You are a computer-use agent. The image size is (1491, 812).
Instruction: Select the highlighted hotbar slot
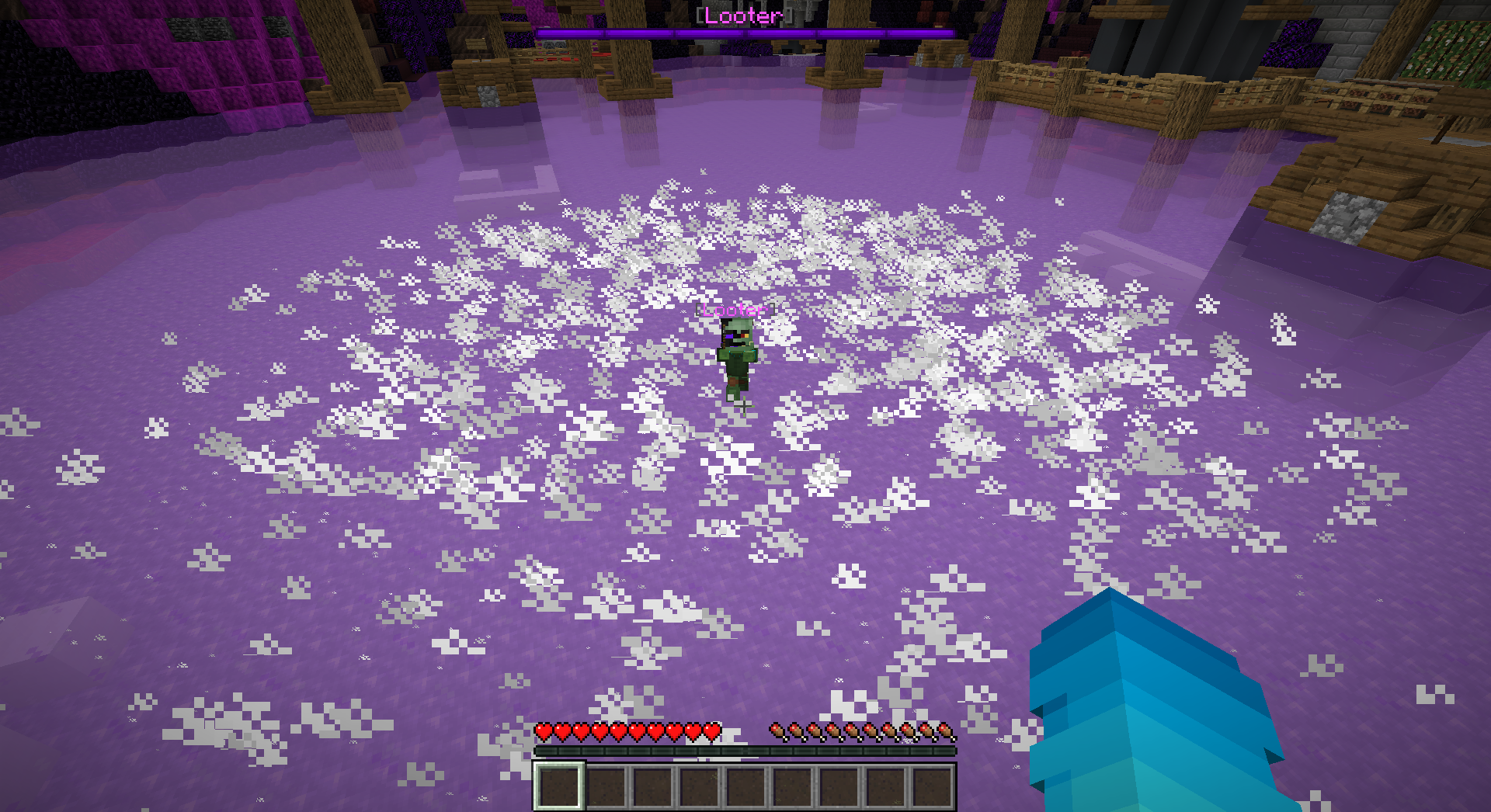[558, 786]
